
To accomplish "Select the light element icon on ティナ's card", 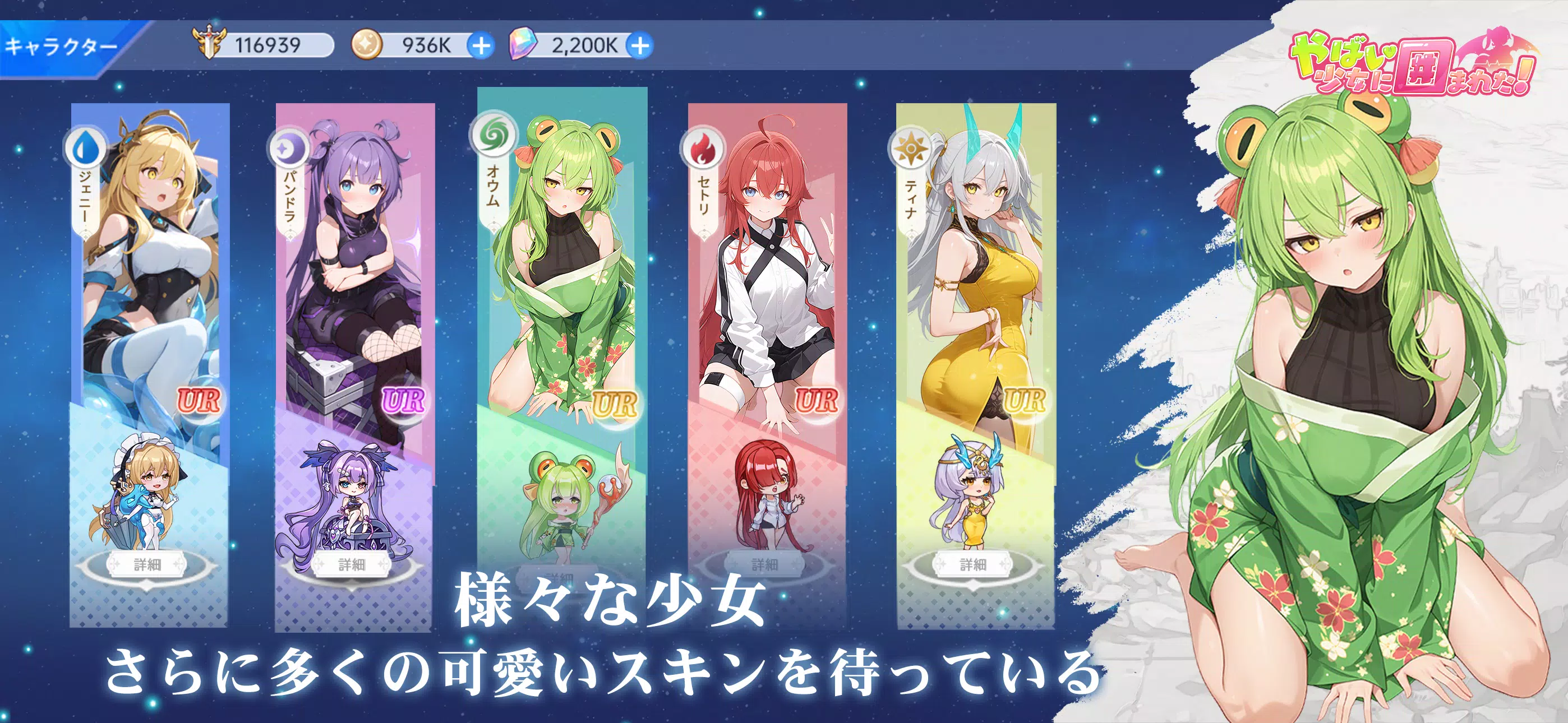I will (x=912, y=148).
